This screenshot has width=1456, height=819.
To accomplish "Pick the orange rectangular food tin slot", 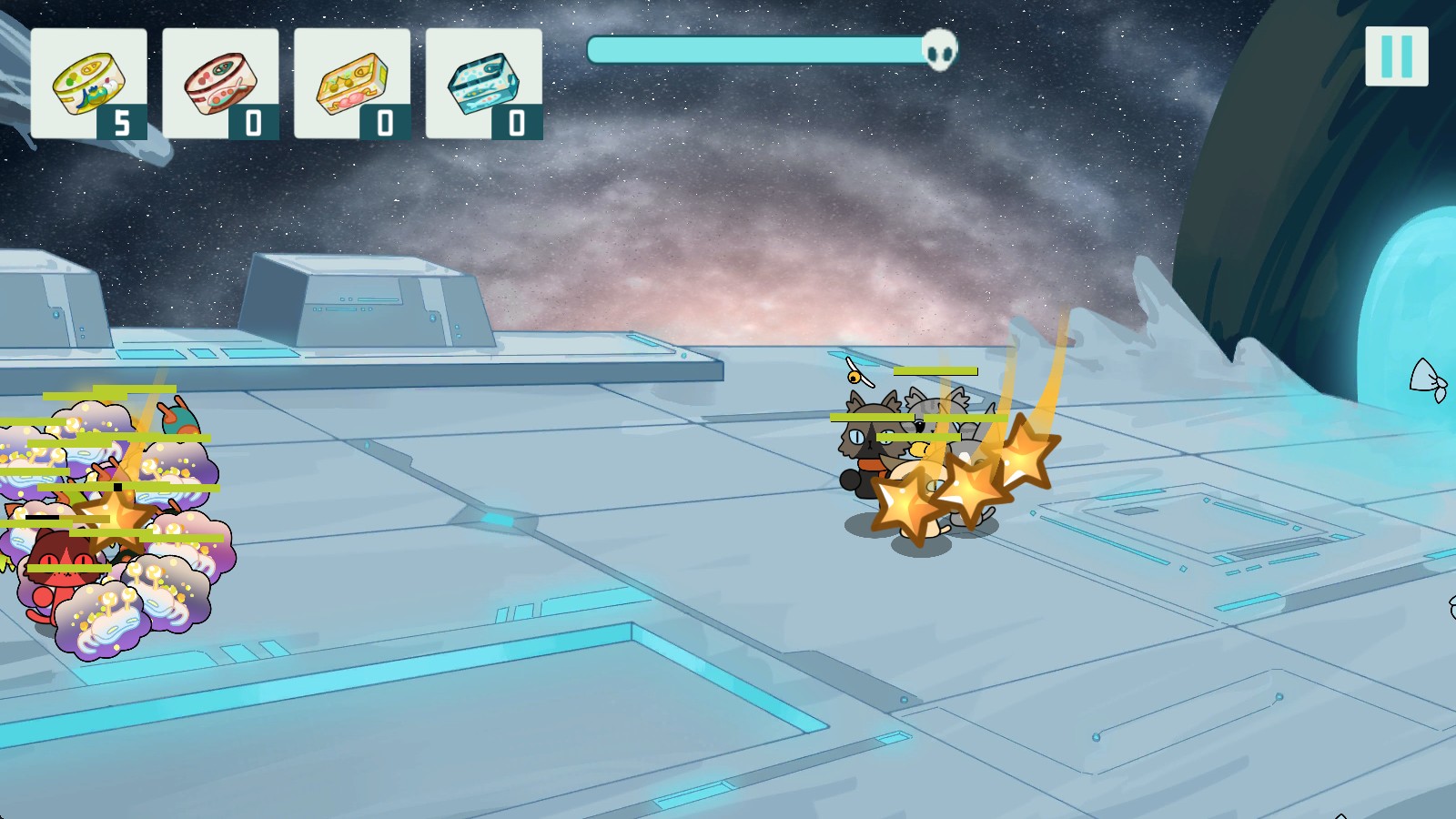I will click(352, 84).
